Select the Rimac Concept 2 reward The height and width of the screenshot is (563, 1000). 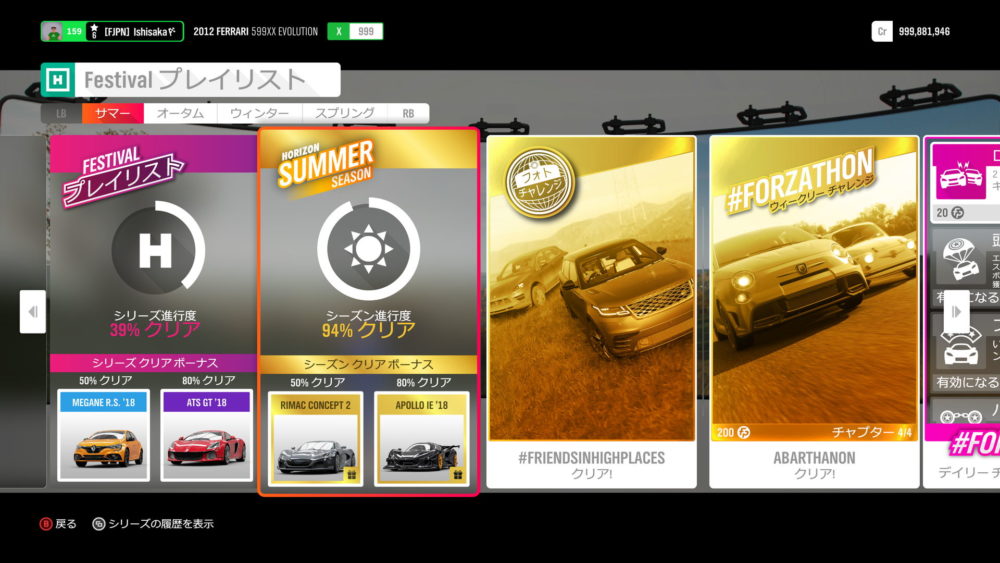pos(316,438)
